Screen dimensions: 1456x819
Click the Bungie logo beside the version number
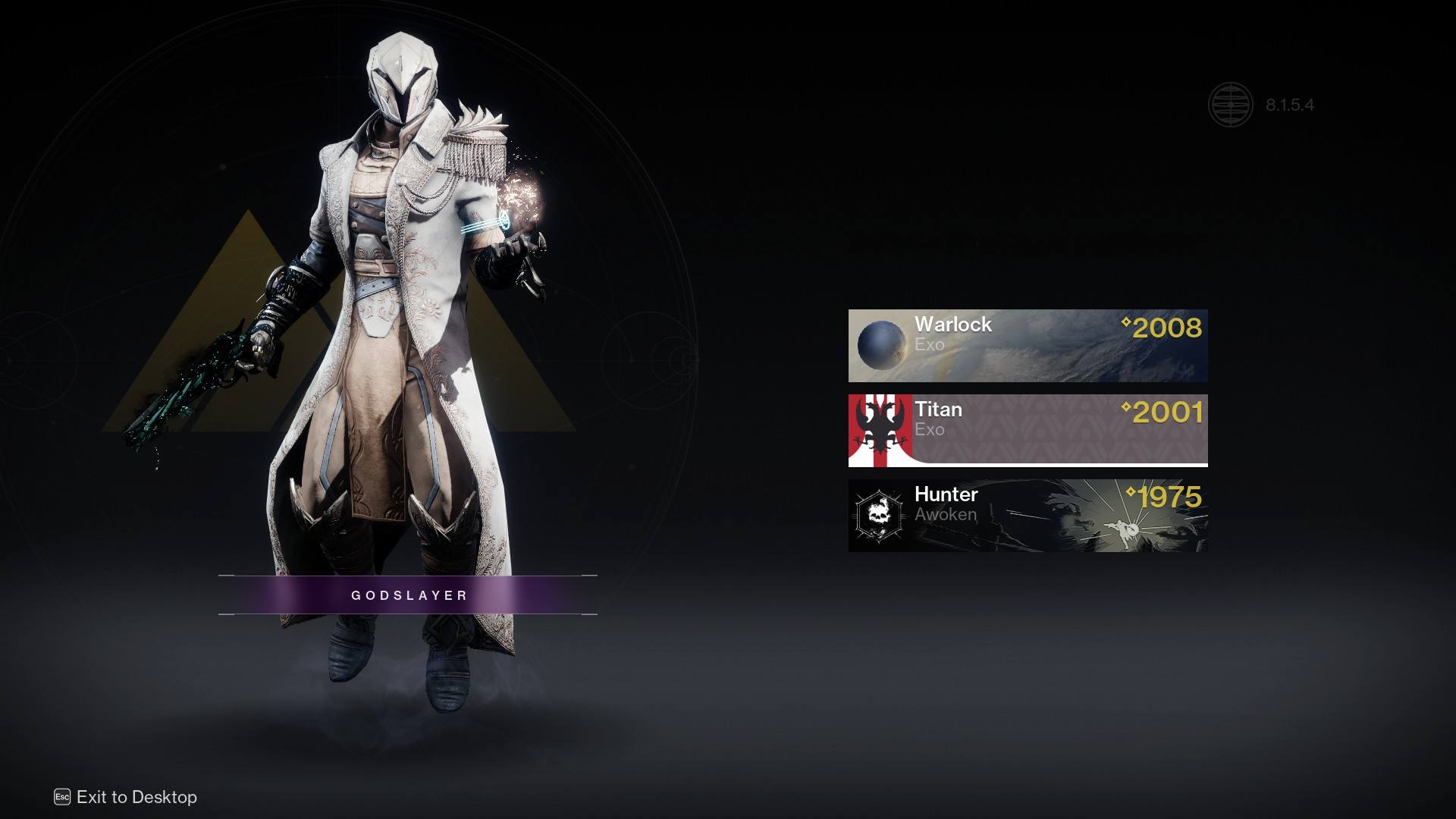[x=1232, y=105]
